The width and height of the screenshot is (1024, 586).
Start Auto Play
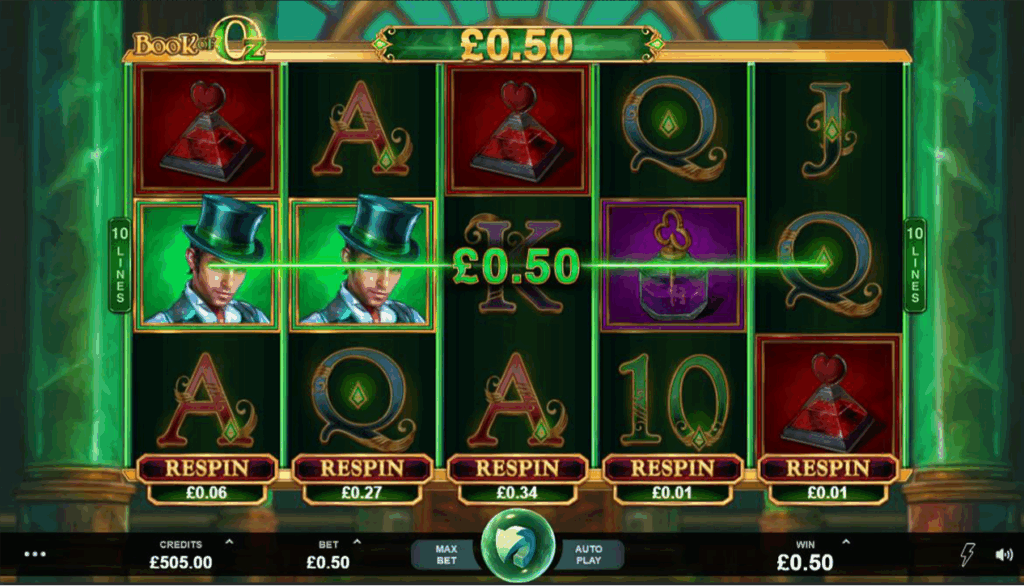pos(588,555)
